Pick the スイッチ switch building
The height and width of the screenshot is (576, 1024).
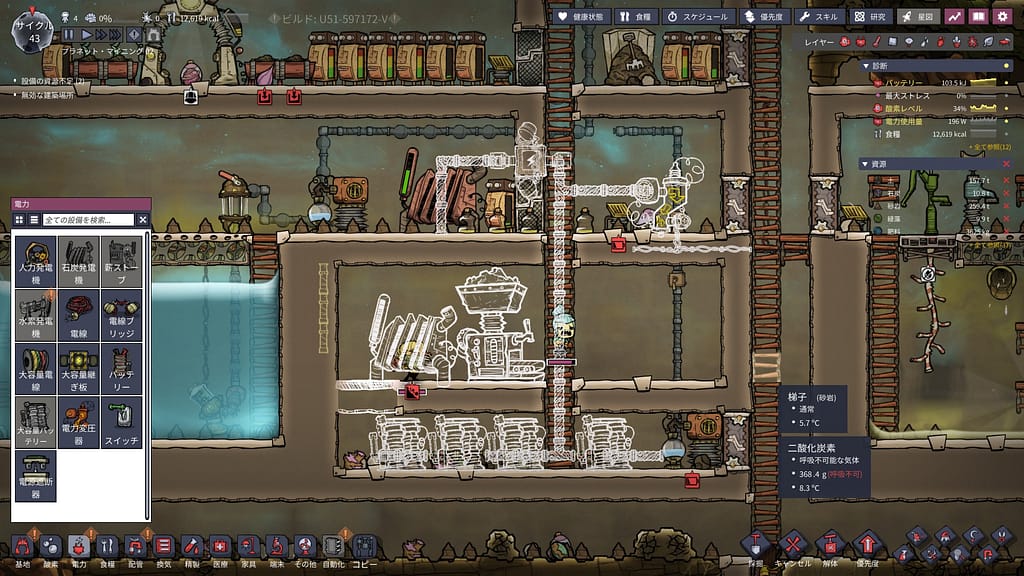coord(121,423)
